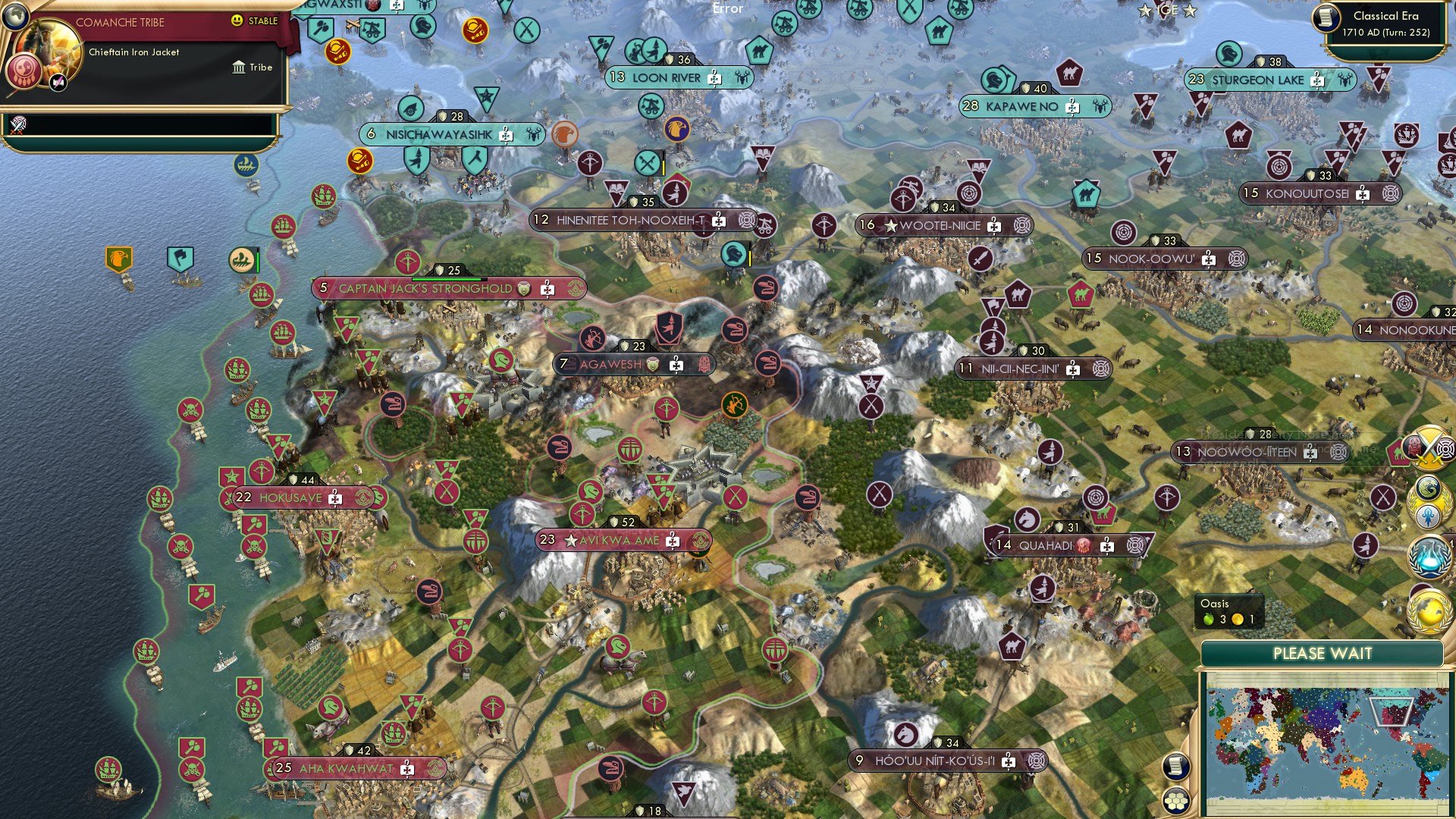Click the Tribe government button

click(253, 69)
